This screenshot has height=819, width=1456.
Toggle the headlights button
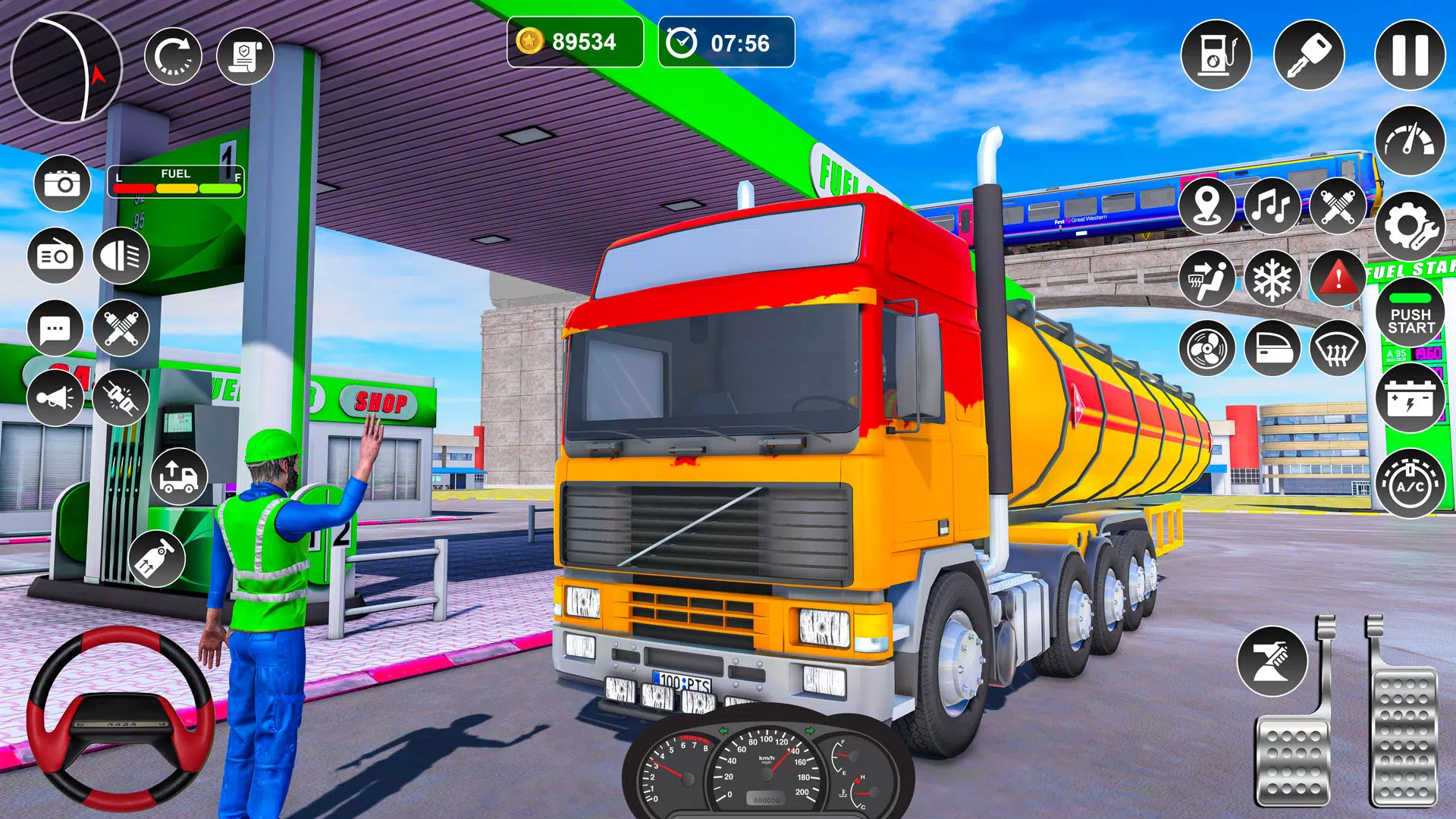point(121,256)
